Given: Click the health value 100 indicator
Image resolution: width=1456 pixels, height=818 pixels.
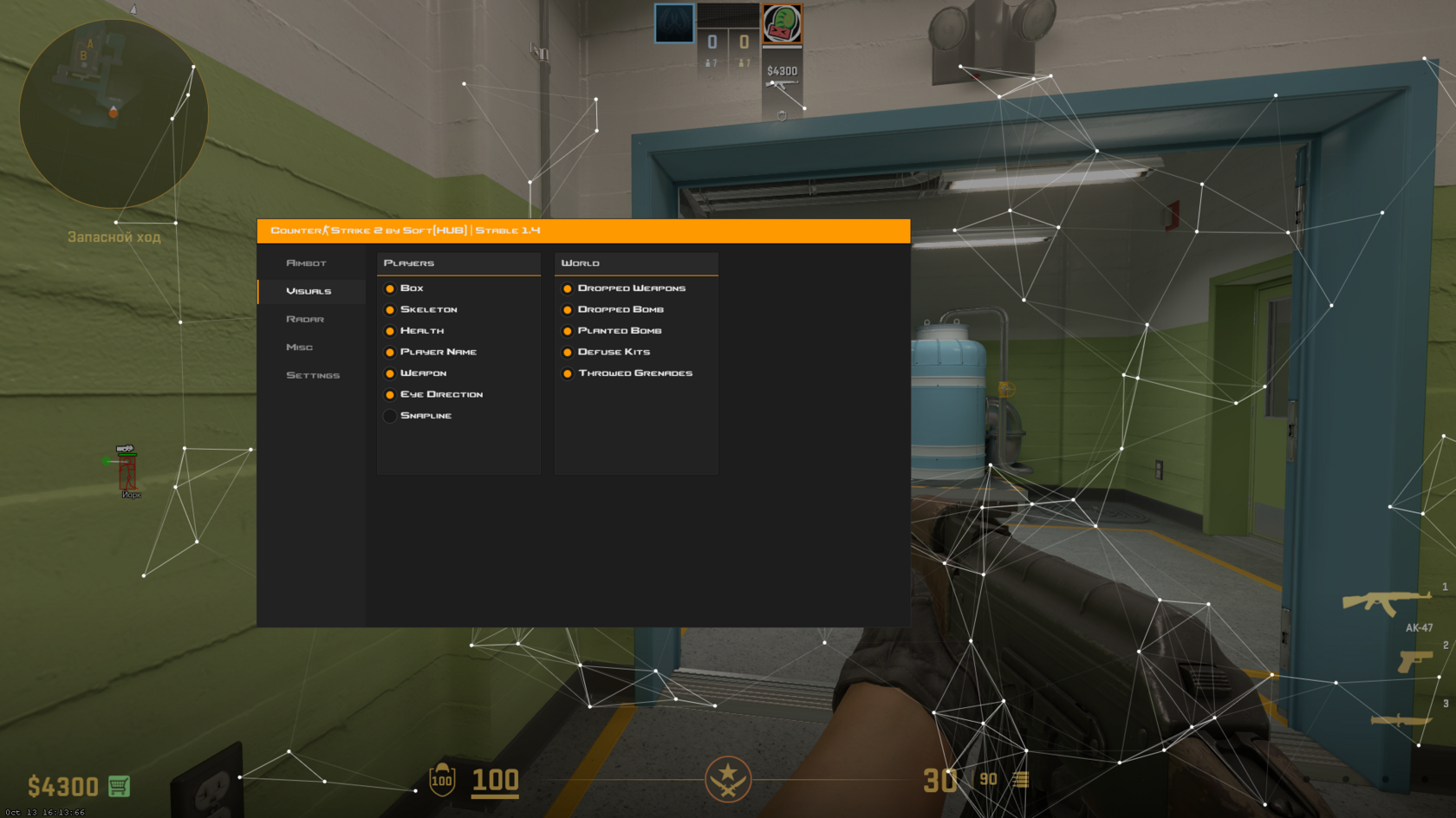Looking at the screenshot, I should (494, 781).
